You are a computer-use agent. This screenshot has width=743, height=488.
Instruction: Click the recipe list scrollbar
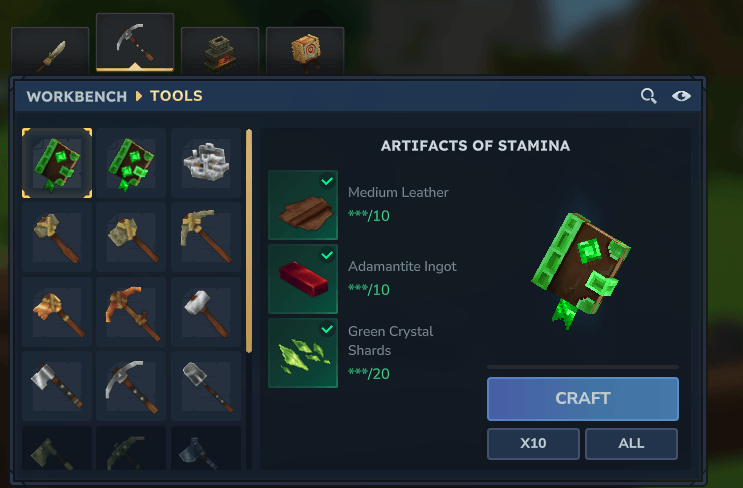[249, 240]
